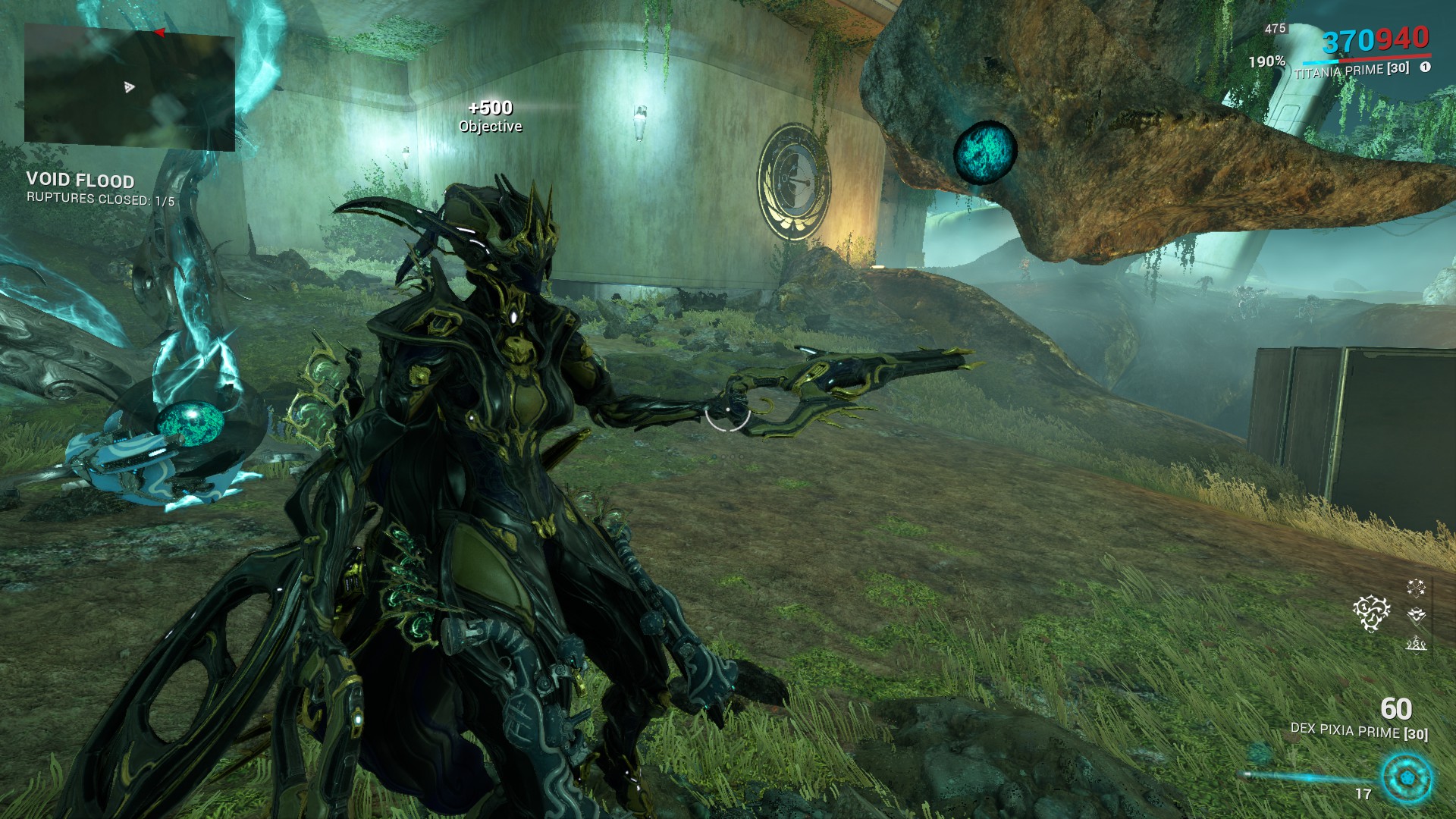Activate the flame pedestal ability icon
This screenshot has width=1456, height=819.
pos(1416,644)
